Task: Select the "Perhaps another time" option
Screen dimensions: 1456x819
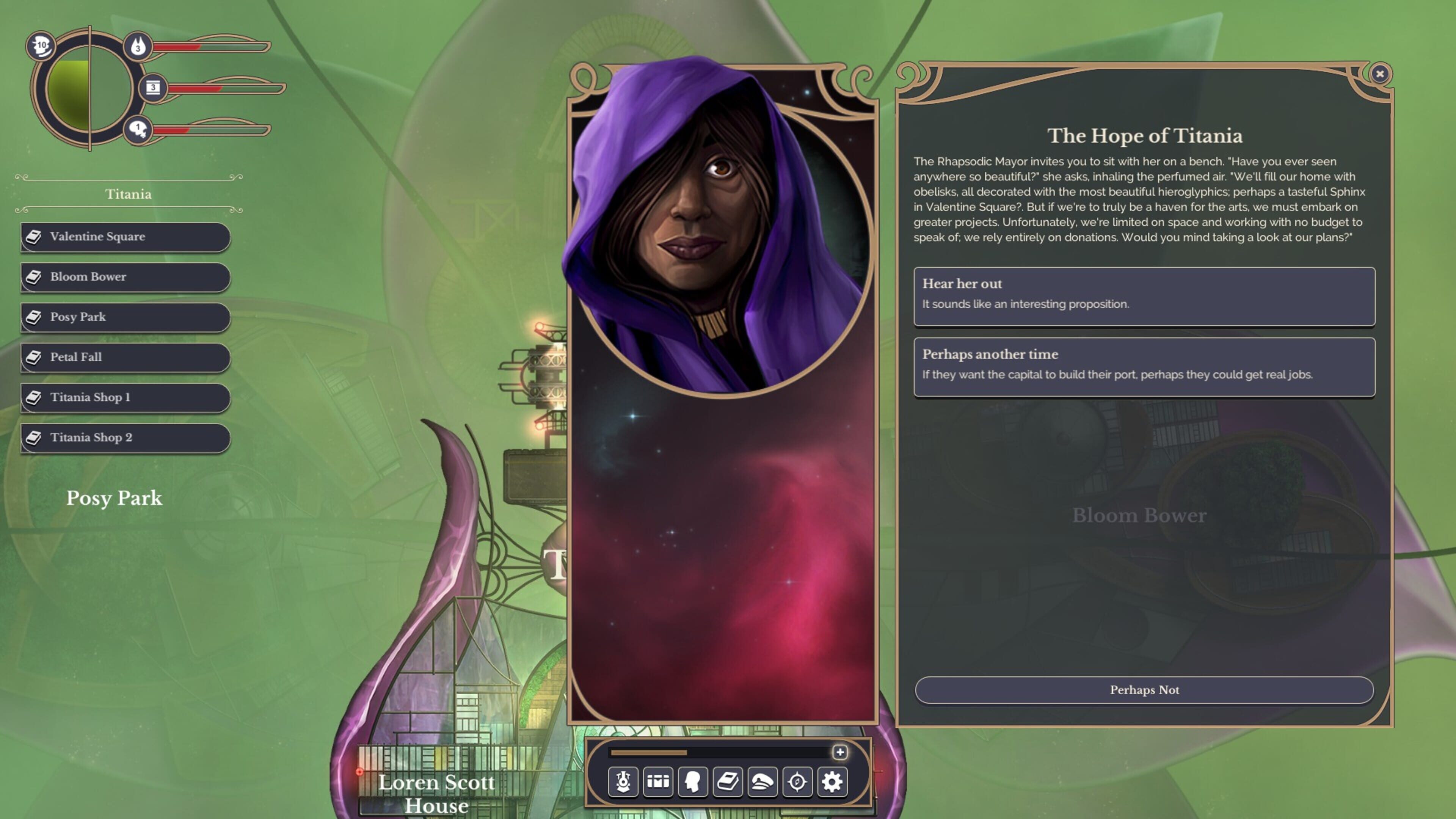Action: coord(1144,366)
